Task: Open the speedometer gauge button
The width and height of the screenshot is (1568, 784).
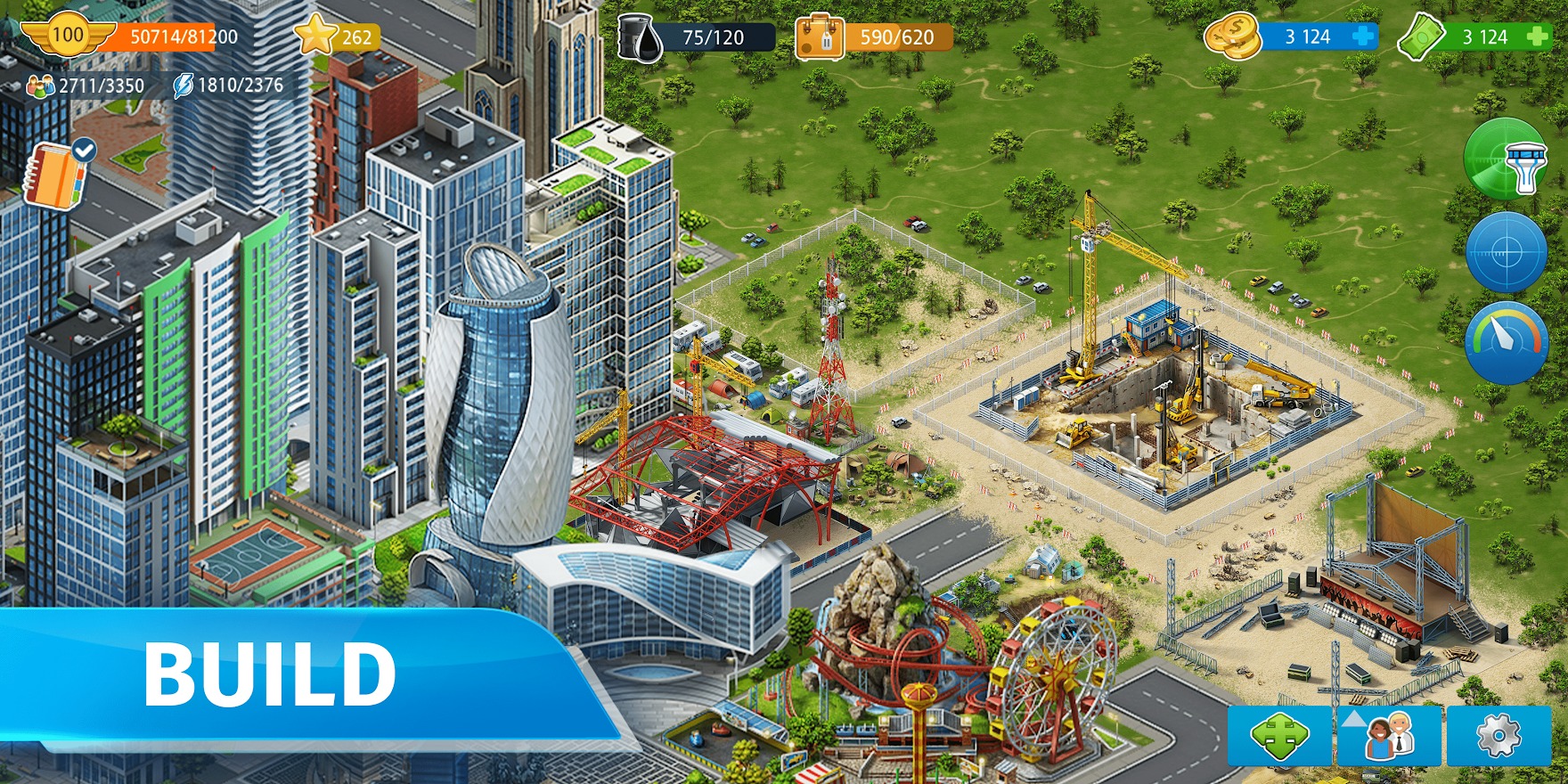Action: pos(1506,343)
